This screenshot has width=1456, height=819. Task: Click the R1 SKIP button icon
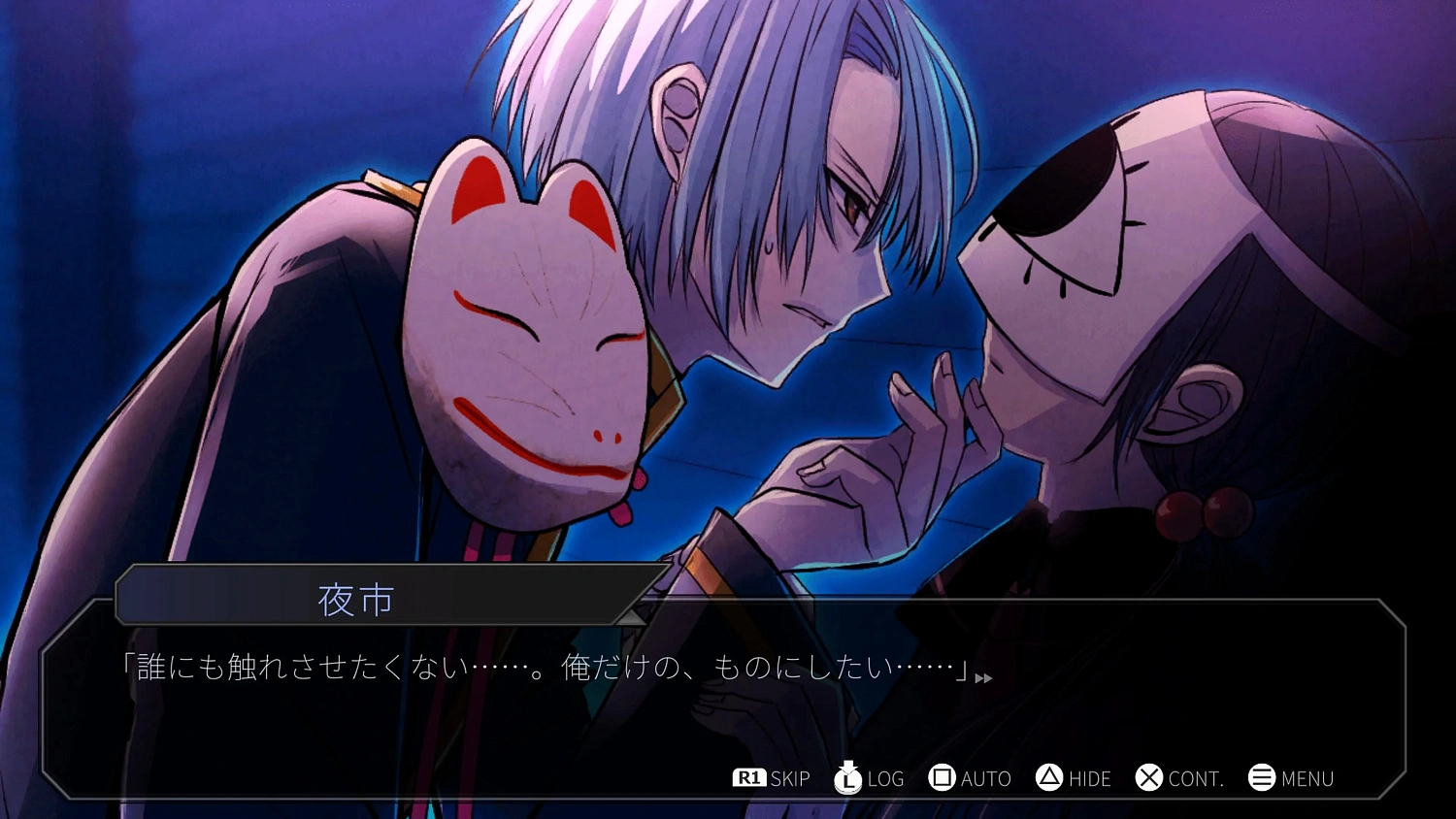[747, 777]
